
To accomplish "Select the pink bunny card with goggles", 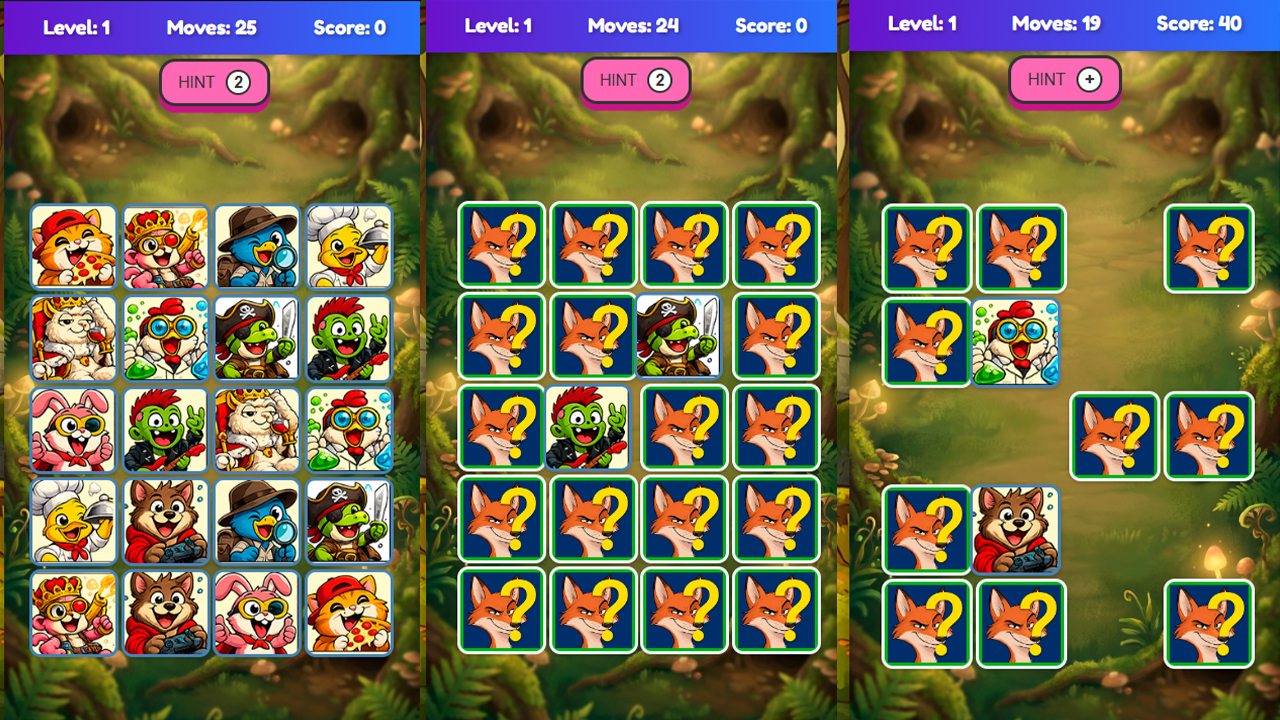I will [x=74, y=427].
